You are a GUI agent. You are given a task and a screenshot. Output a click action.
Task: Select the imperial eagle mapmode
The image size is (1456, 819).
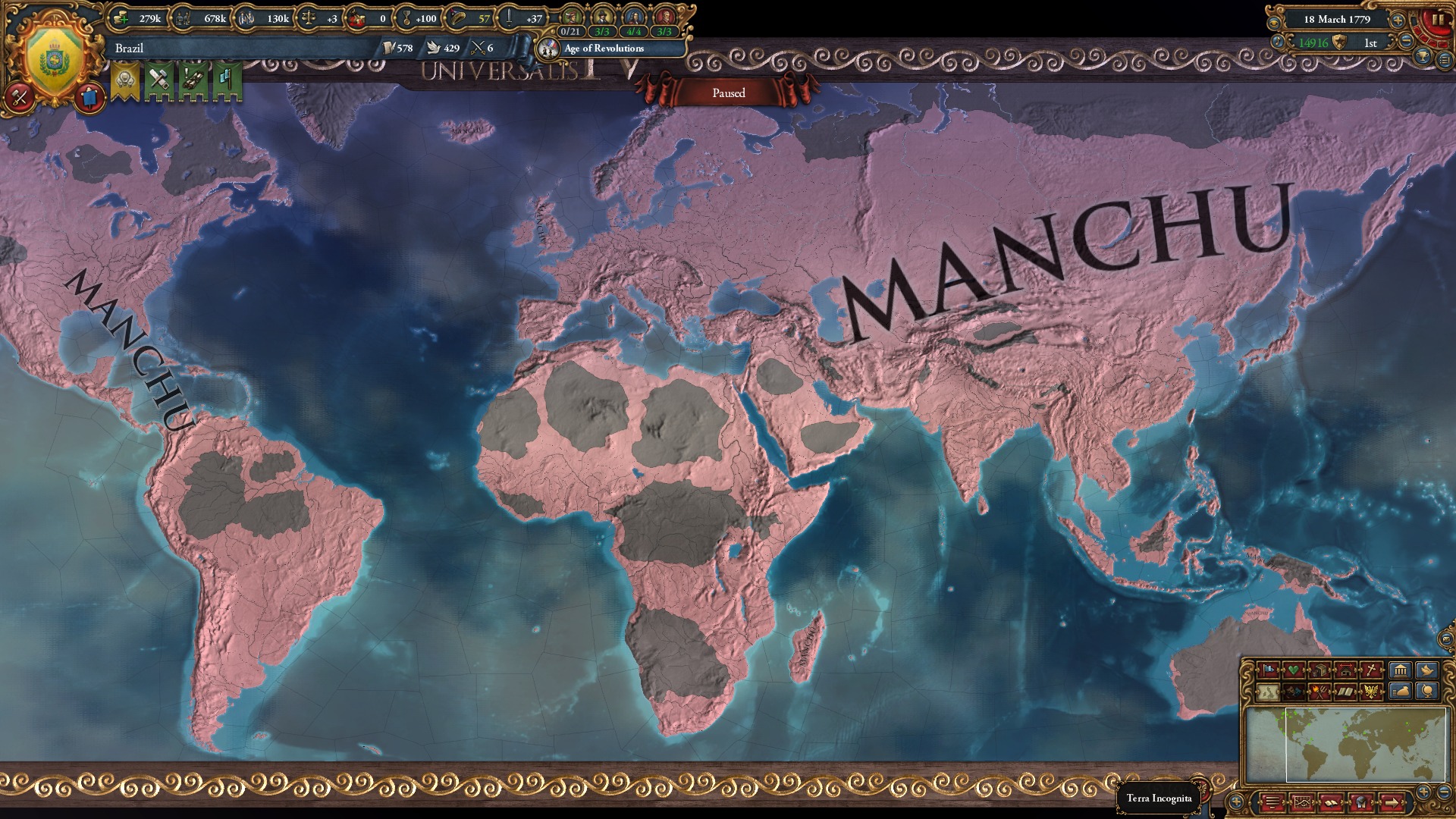point(1372,692)
